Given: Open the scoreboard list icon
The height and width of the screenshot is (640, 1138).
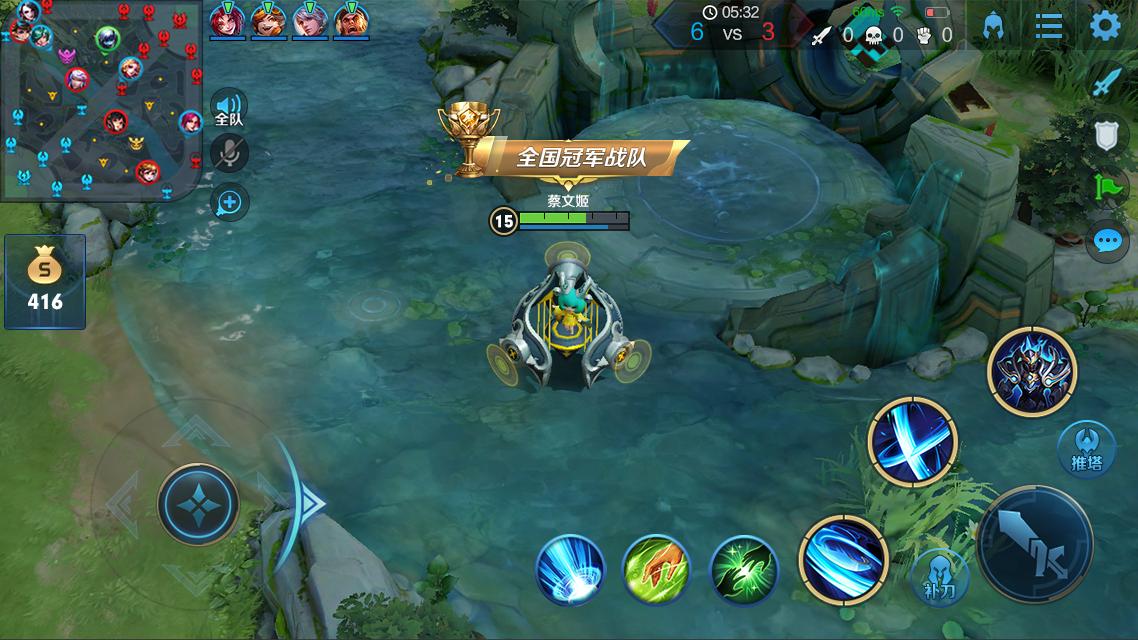Looking at the screenshot, I should (1049, 26).
